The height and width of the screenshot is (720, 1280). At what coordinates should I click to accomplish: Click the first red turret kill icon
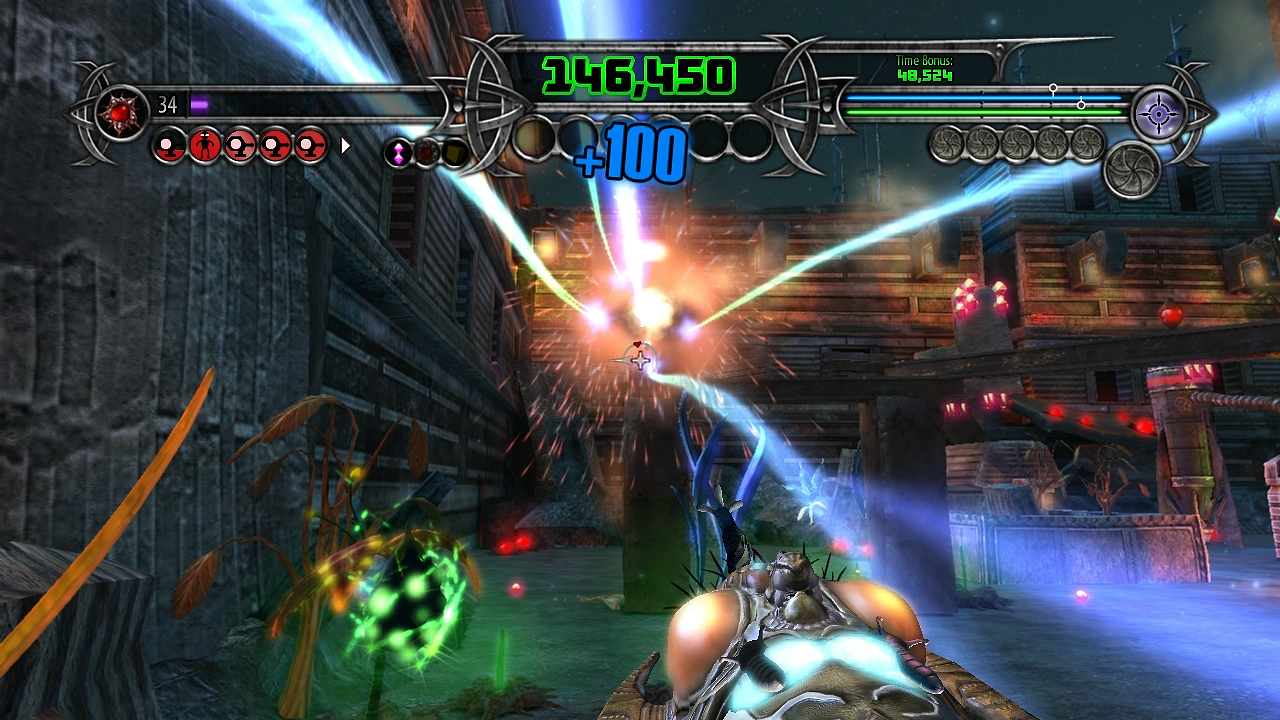click(168, 145)
